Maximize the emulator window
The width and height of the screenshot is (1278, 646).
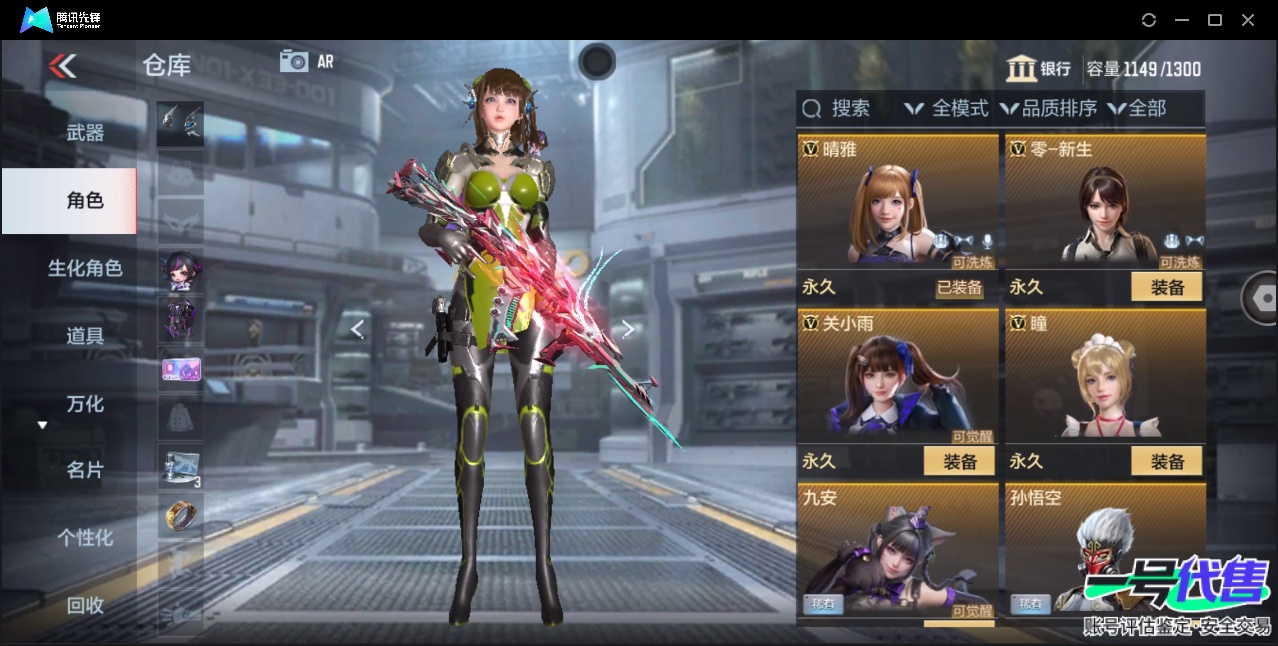pyautogui.click(x=1215, y=20)
